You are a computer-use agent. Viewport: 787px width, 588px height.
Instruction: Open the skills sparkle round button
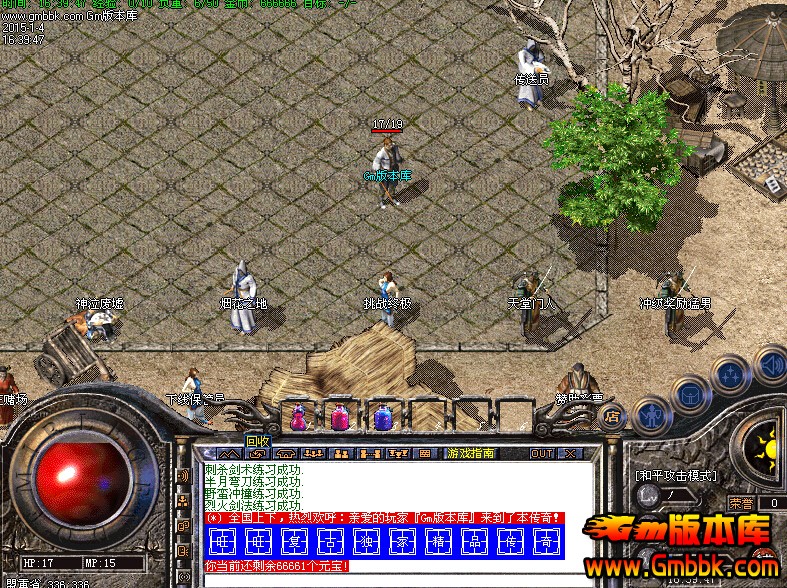tap(730, 375)
